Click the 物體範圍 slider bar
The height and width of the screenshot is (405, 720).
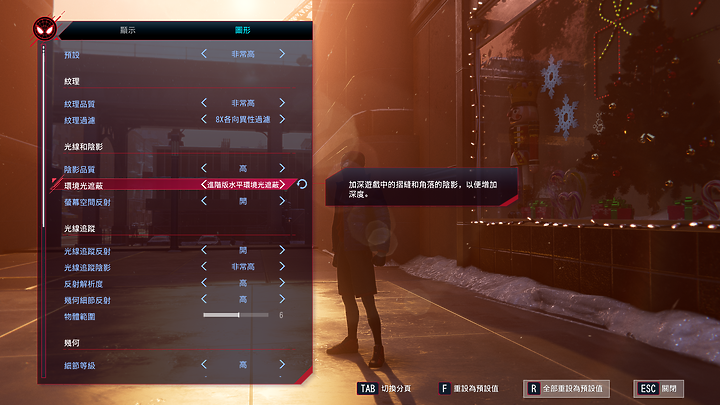[x=236, y=316]
